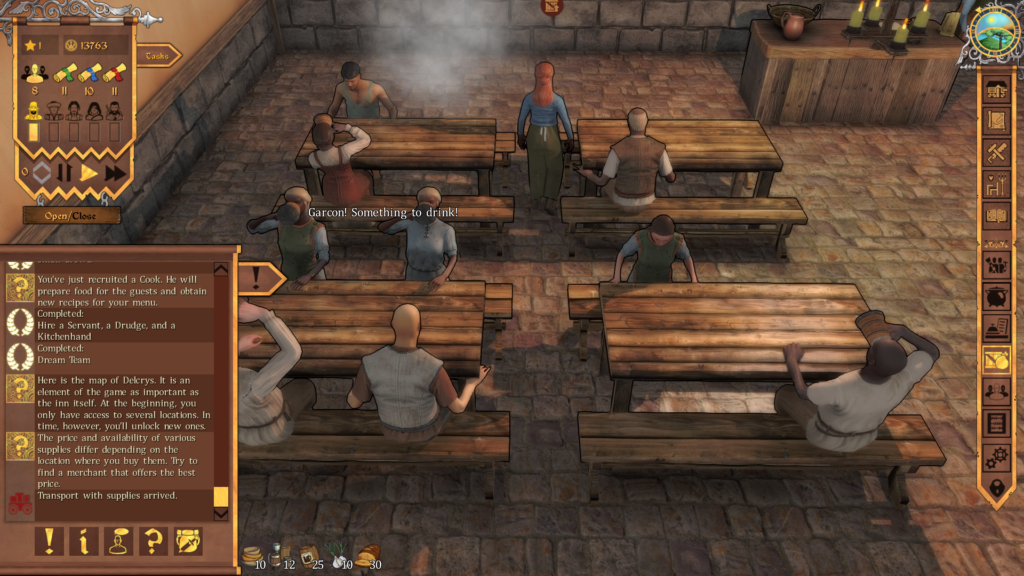This screenshot has width=1024, height=576.
Task: Set game to normal play speed
Action: pos(89,172)
